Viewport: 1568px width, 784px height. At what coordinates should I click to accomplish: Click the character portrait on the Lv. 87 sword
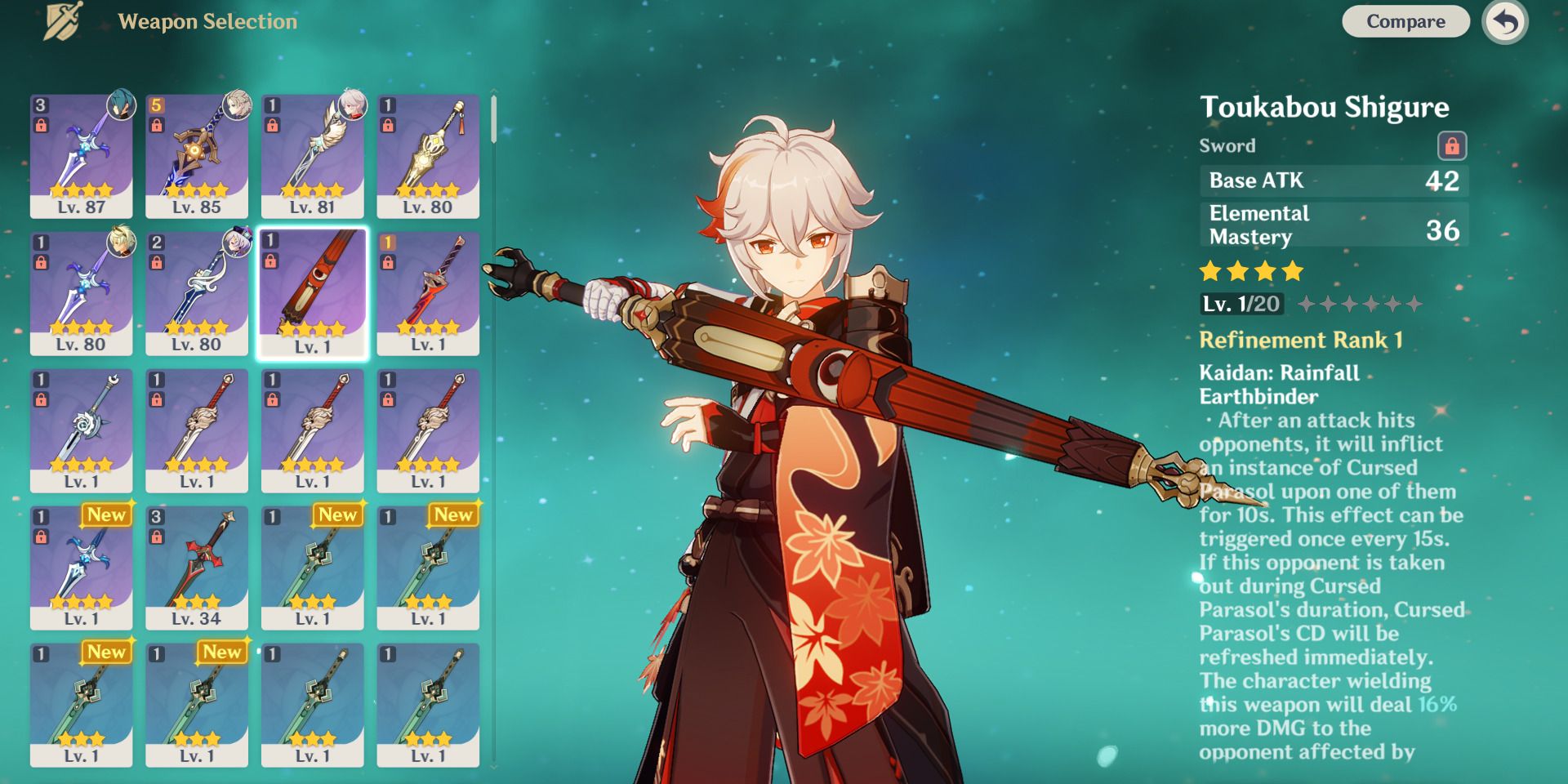point(123,103)
